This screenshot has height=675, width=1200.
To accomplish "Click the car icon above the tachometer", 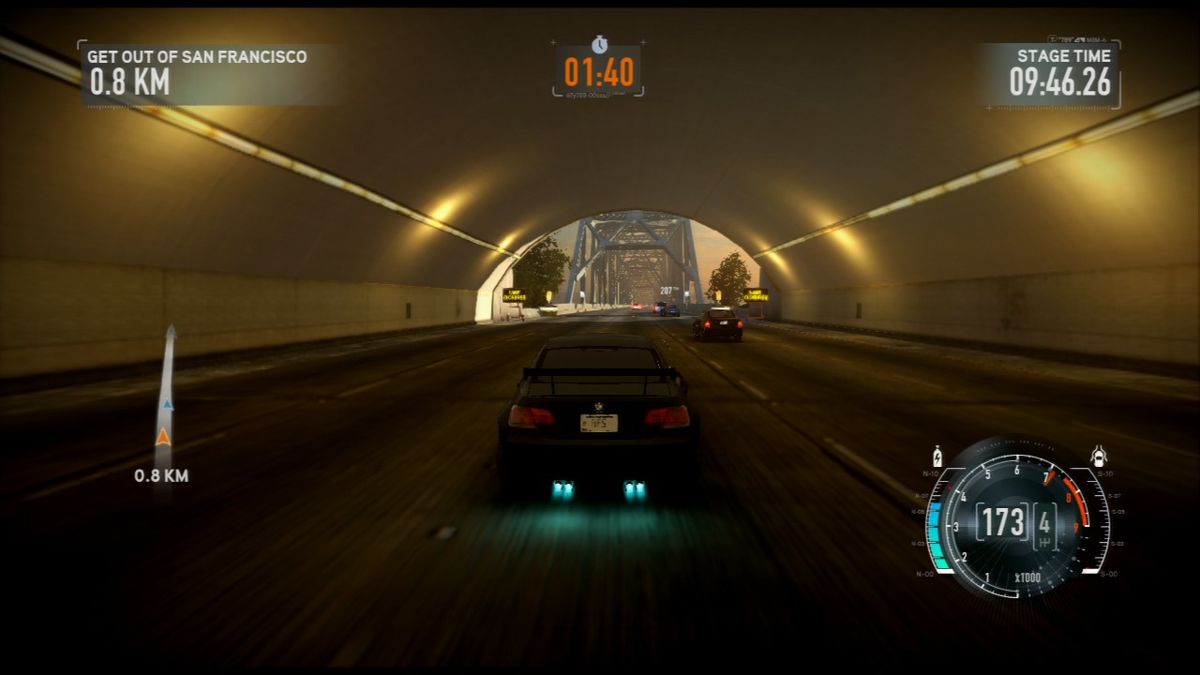I will pyautogui.click(x=1098, y=456).
